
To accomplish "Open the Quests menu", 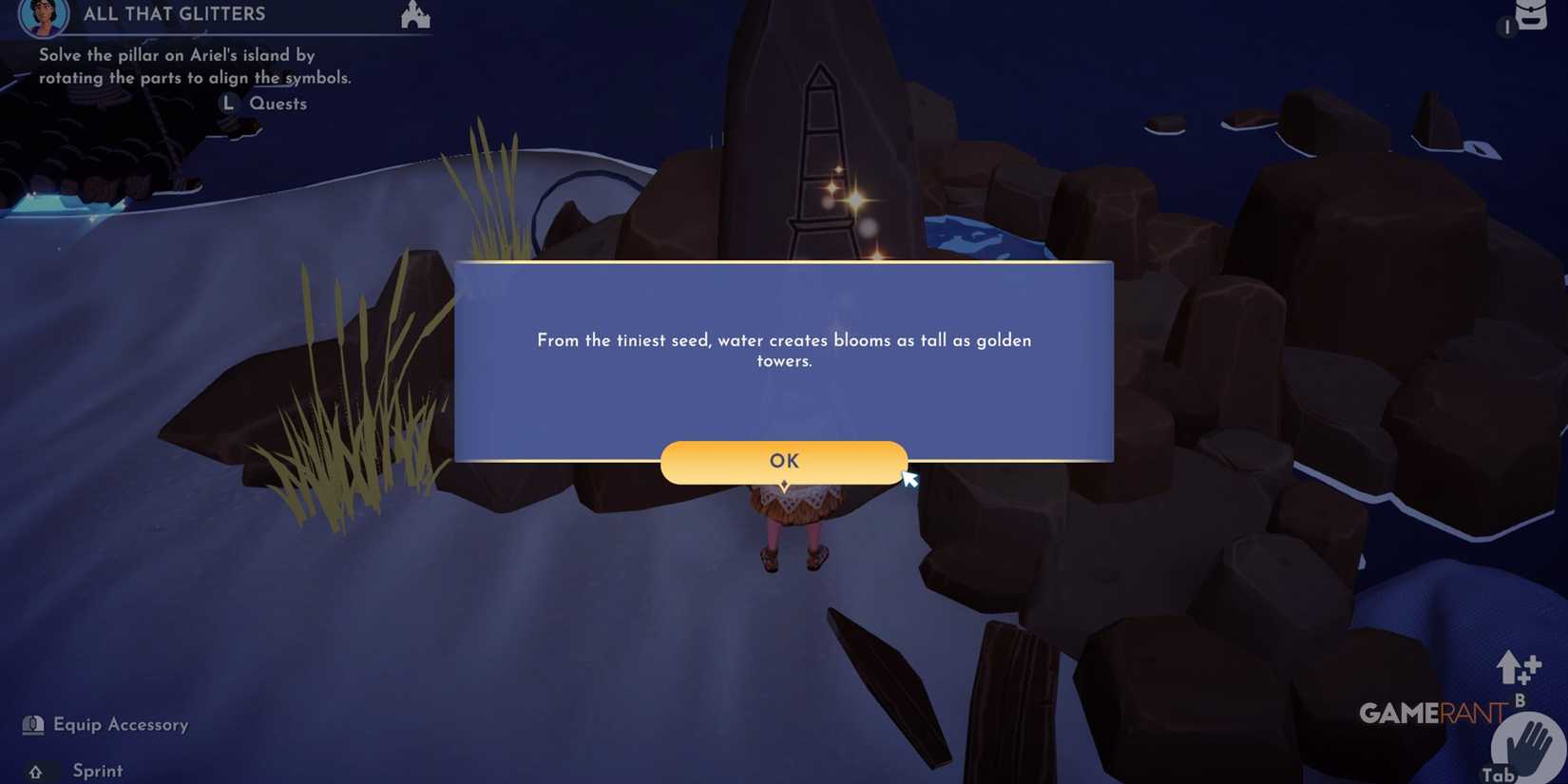I will [x=278, y=103].
